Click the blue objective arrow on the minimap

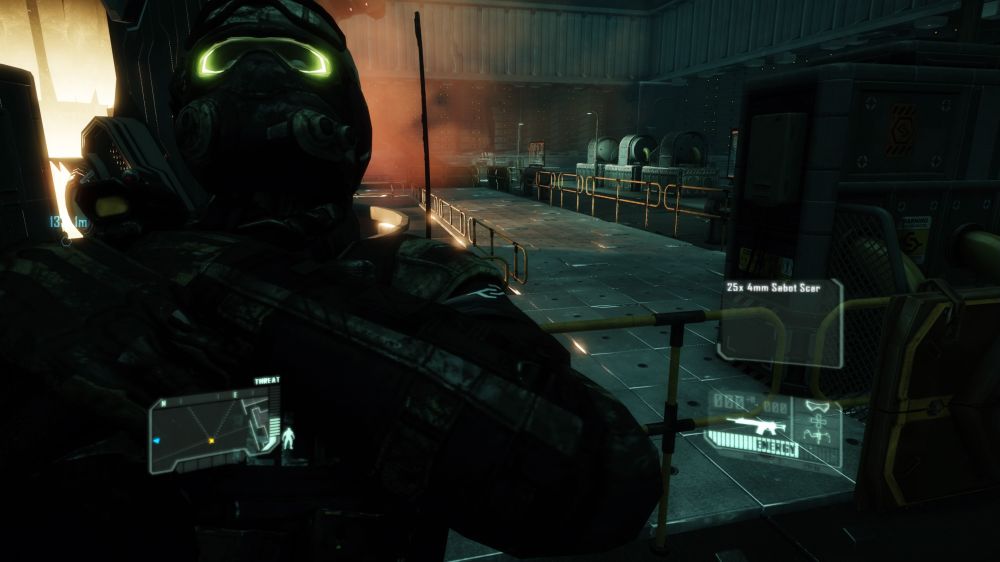pos(156,439)
